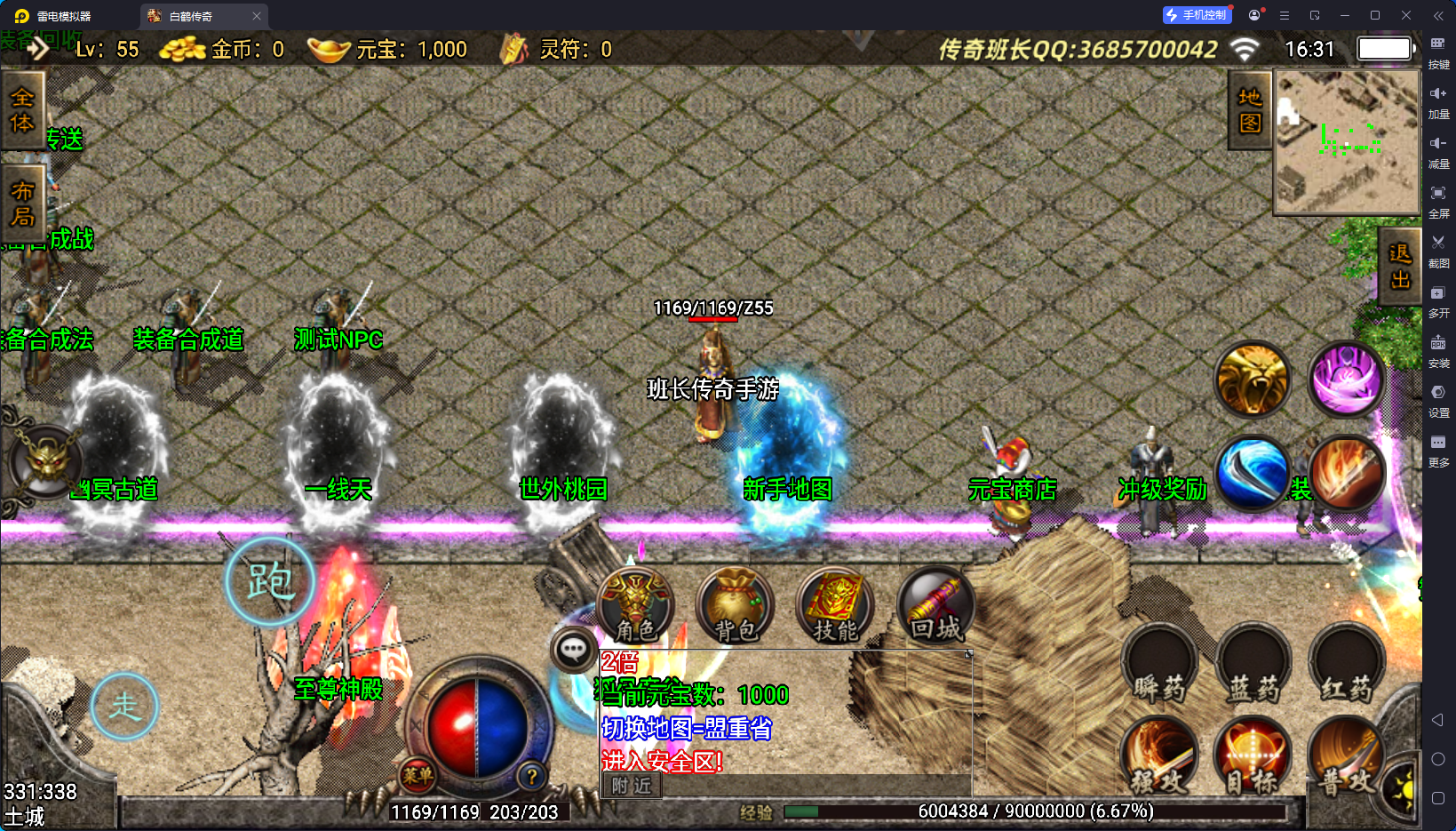
Task: Activate the golden lion skill
Action: (1253, 380)
